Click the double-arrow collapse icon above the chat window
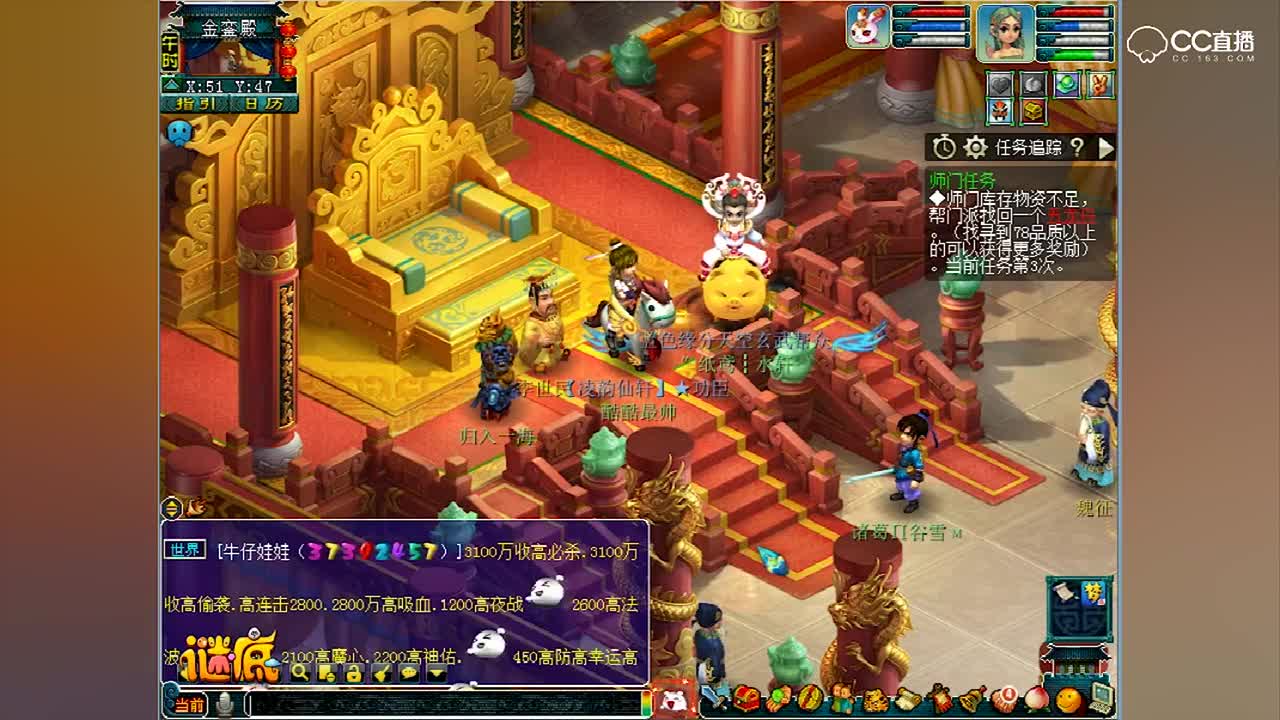This screenshot has height=720, width=1280. [170, 509]
